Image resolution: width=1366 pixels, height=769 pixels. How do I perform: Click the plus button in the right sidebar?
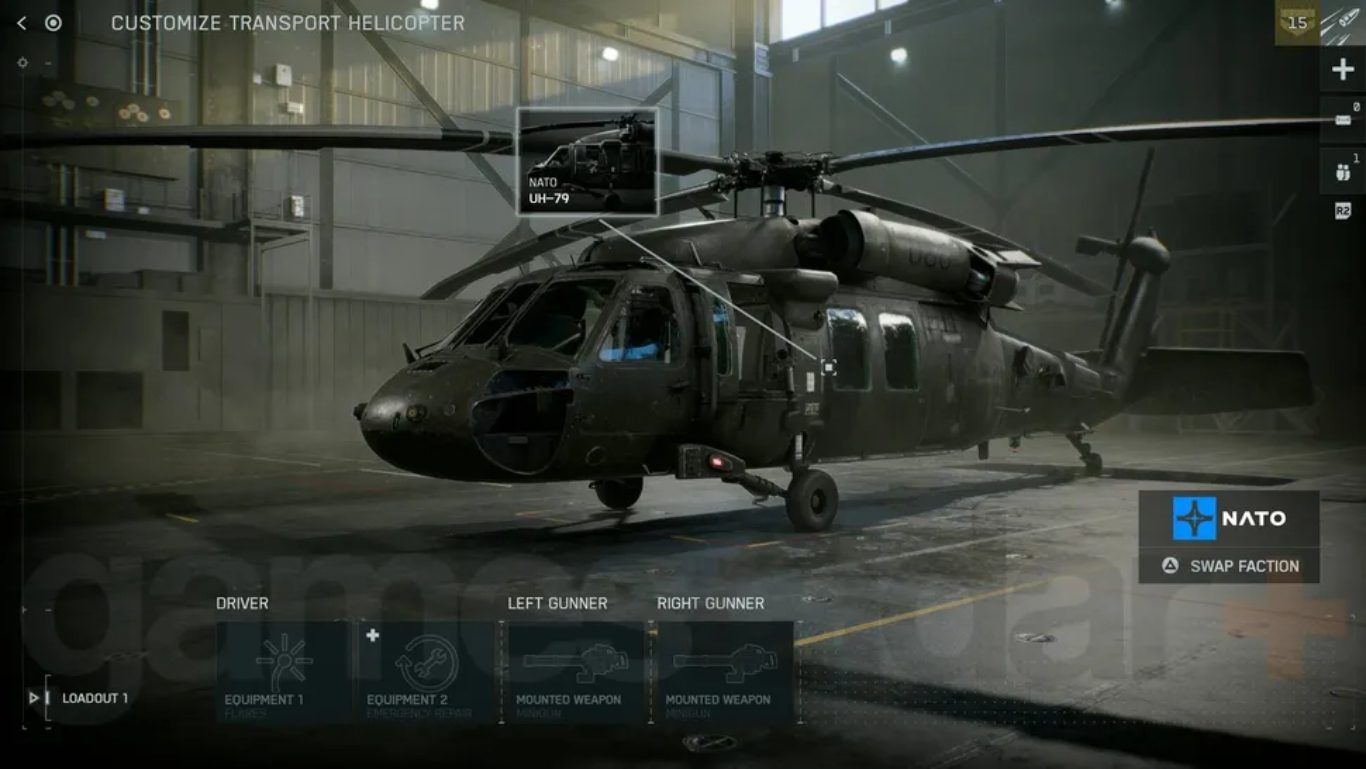(1342, 70)
